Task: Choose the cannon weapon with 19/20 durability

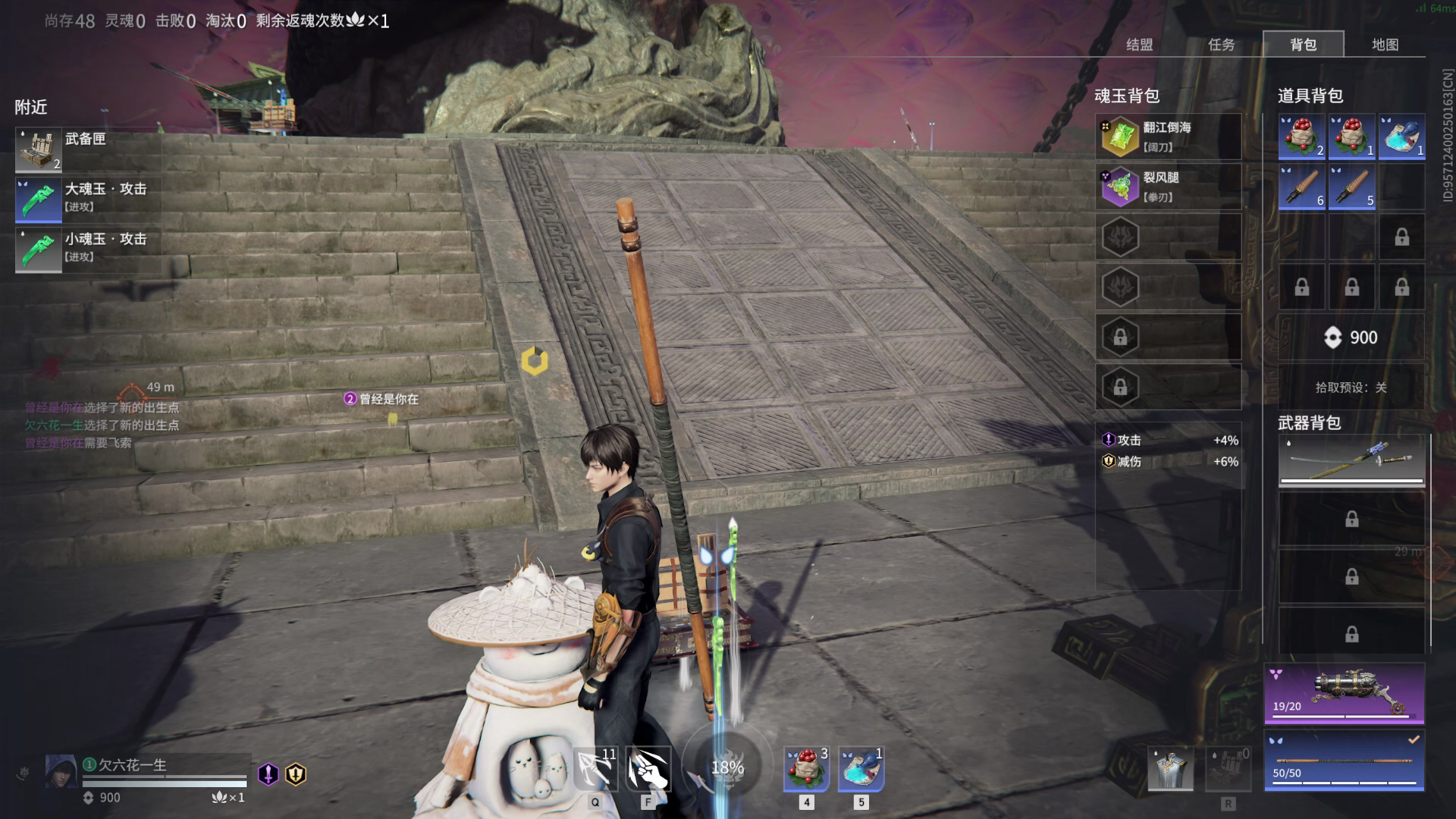Action: click(1344, 693)
